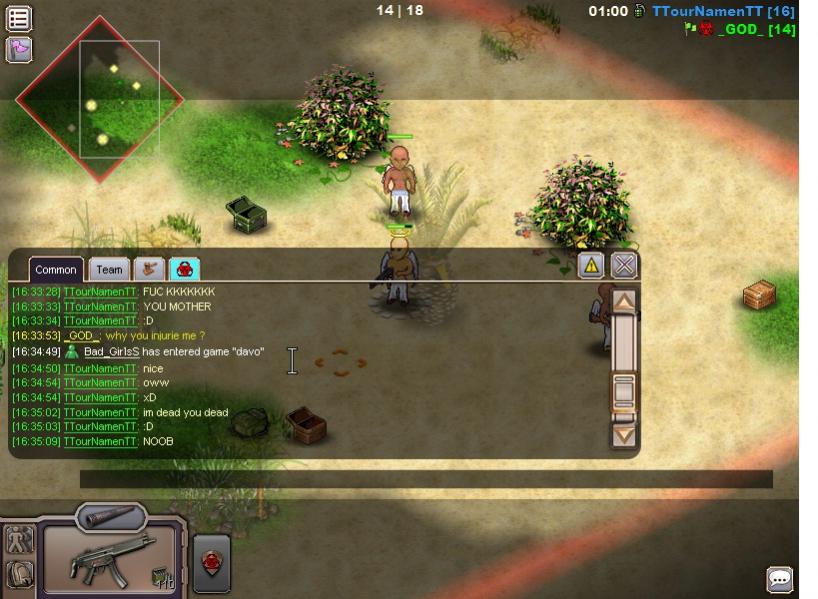Close the chat window
The image size is (818, 599).
pos(624,265)
